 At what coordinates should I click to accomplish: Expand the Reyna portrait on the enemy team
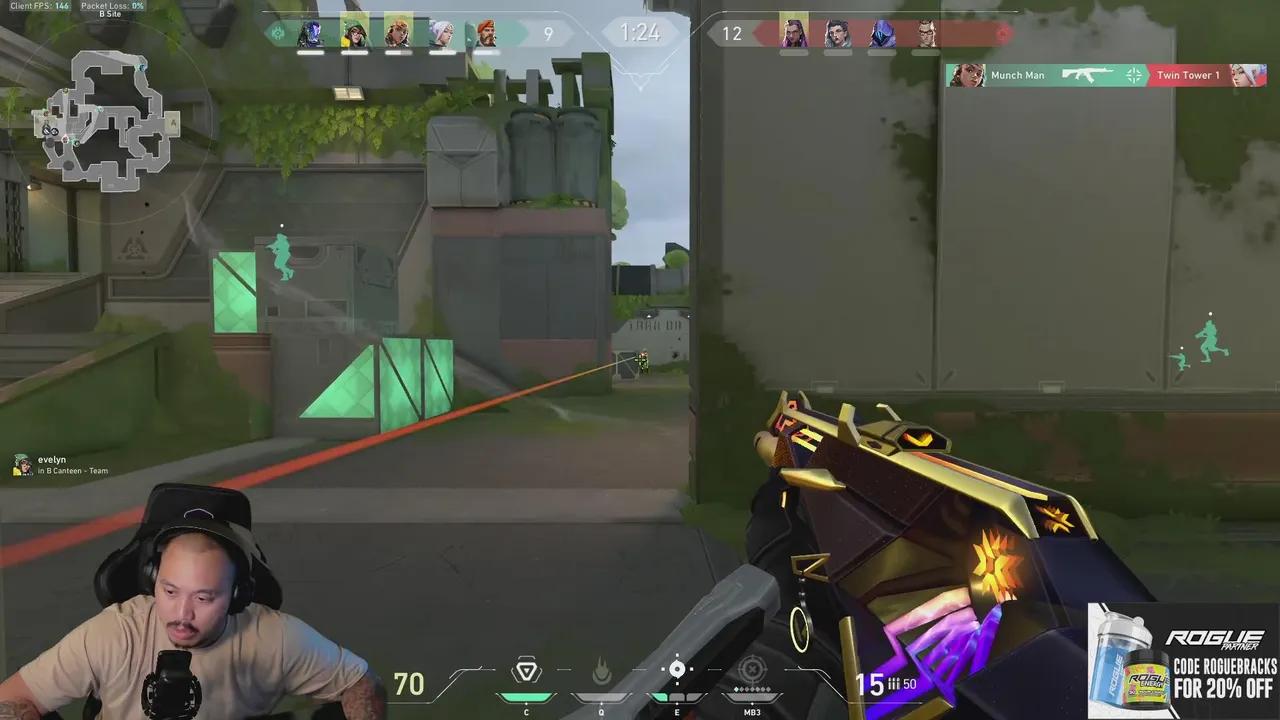pyautogui.click(x=793, y=33)
